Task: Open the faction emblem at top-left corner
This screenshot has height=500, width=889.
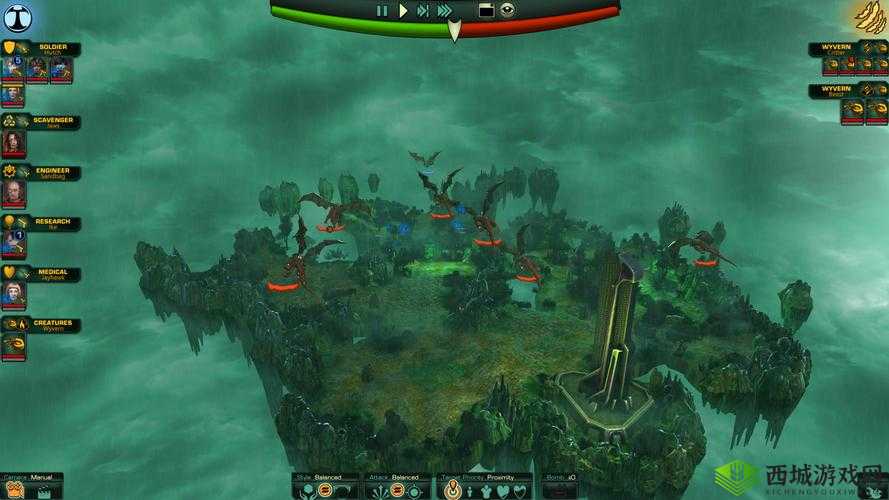Action: point(16,16)
